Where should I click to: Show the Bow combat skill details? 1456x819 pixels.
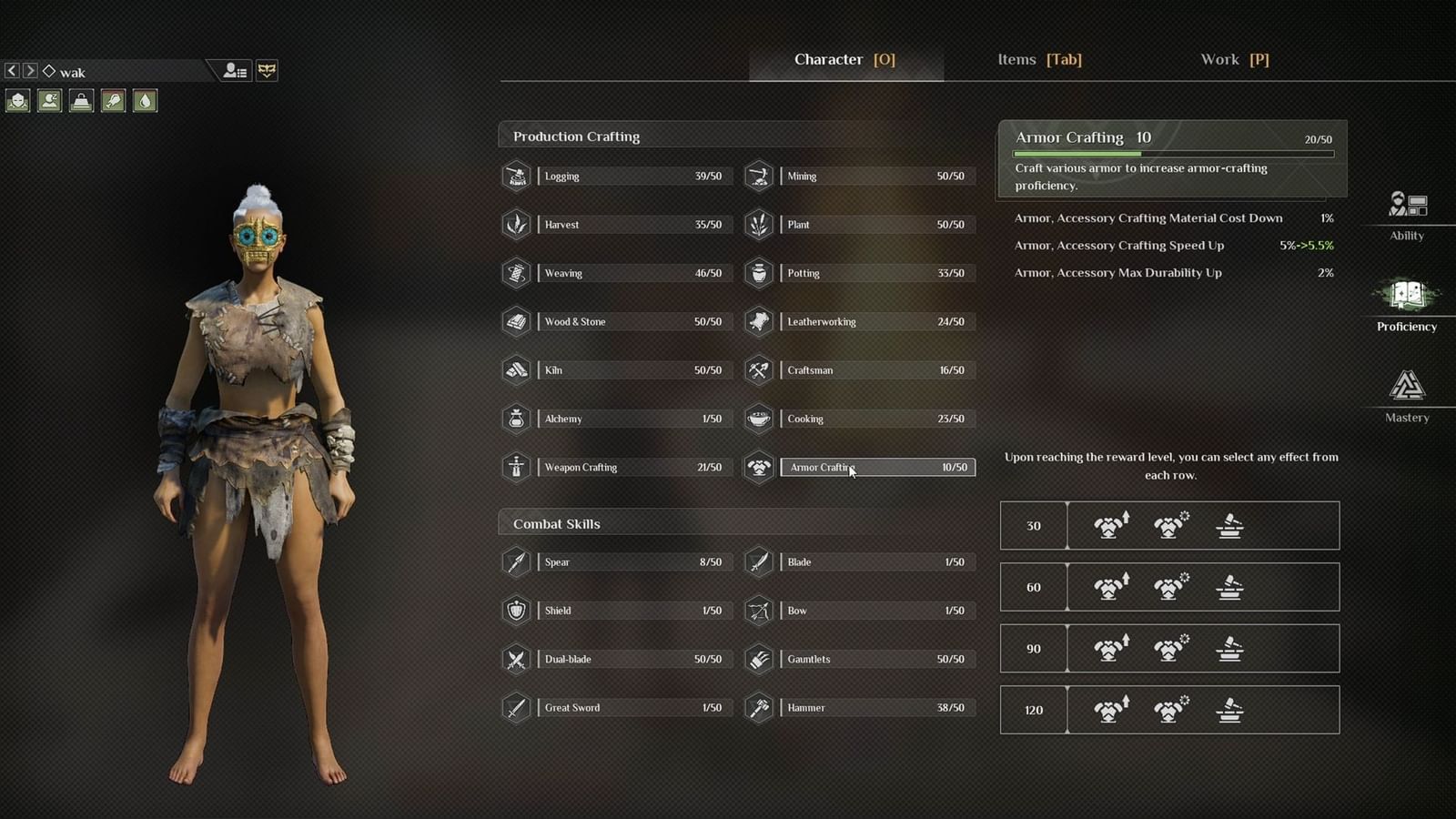click(x=876, y=611)
